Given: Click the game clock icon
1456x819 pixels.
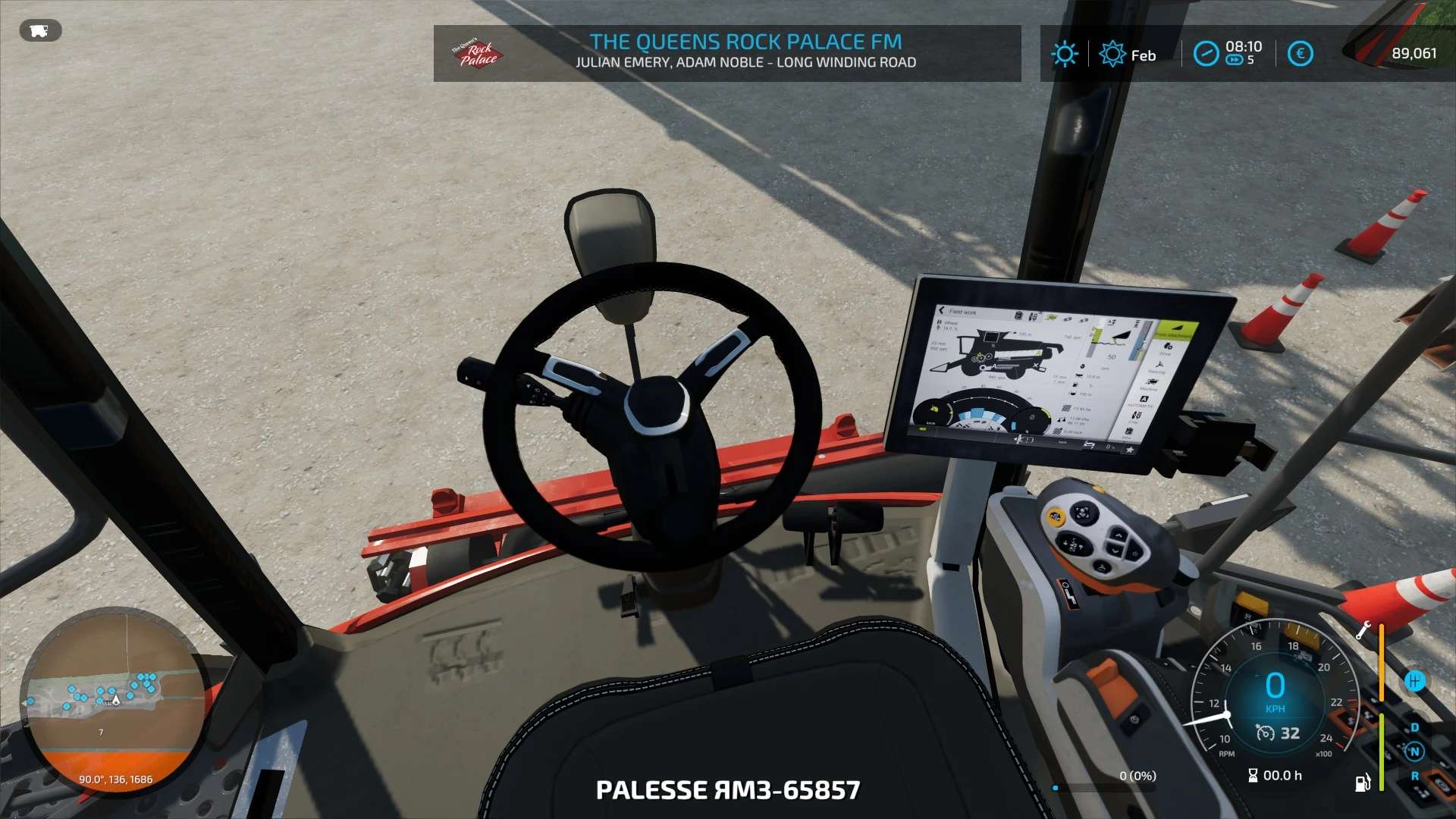Looking at the screenshot, I should 1205,54.
